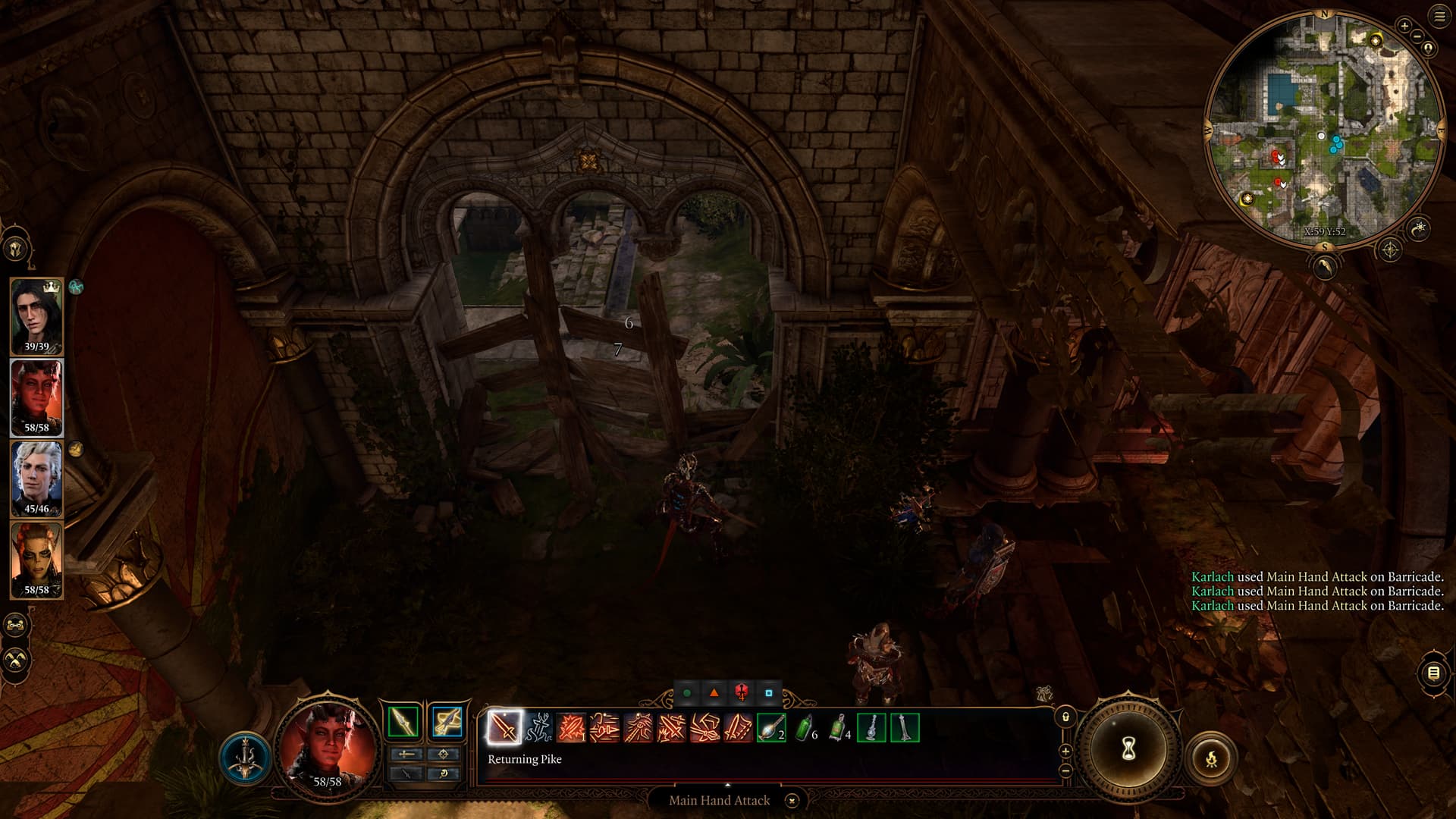Open the combat log scroll button
Viewport: 1456px width, 819px height.
coord(1433,673)
